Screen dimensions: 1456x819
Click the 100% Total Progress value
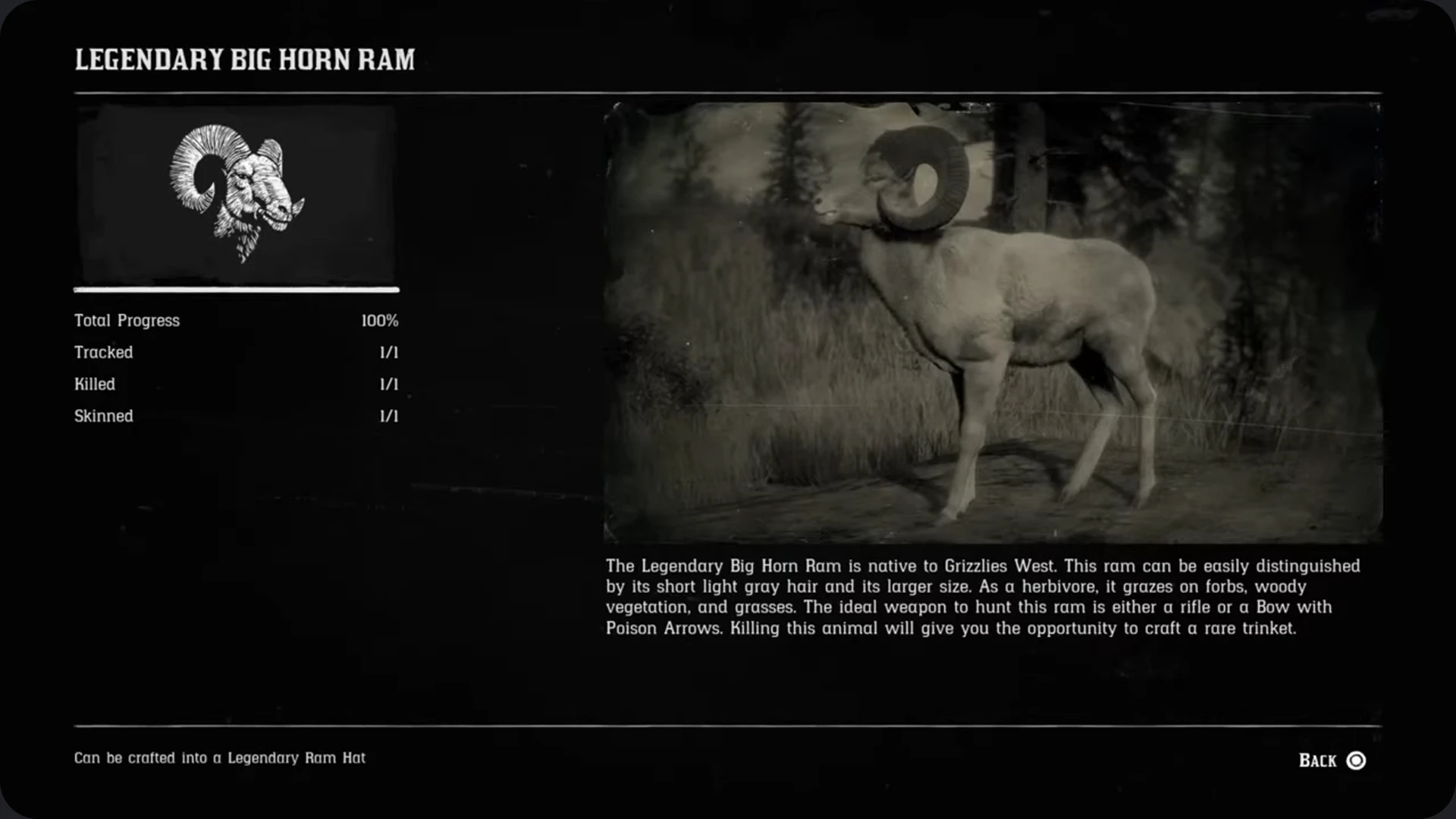(380, 320)
